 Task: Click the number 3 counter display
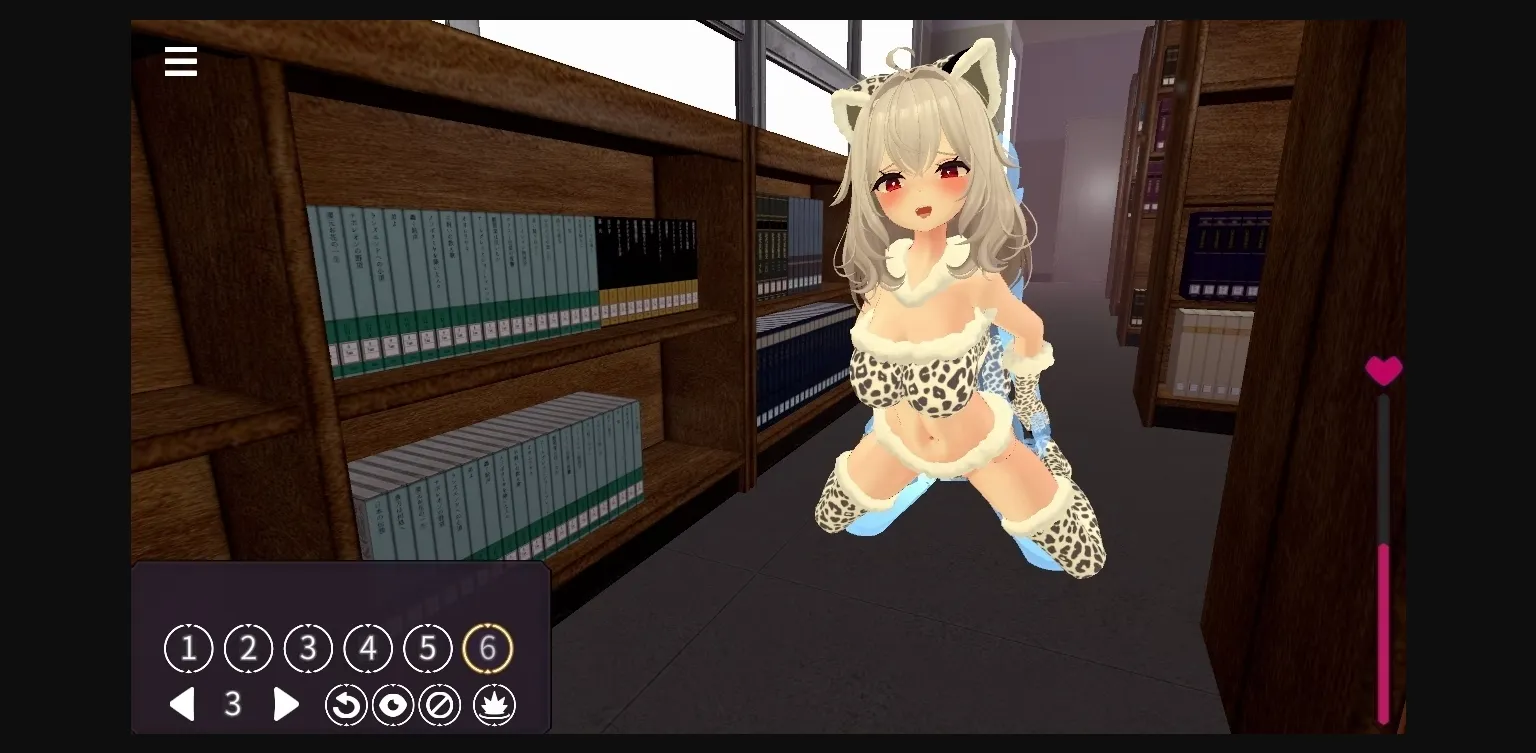[x=233, y=704]
